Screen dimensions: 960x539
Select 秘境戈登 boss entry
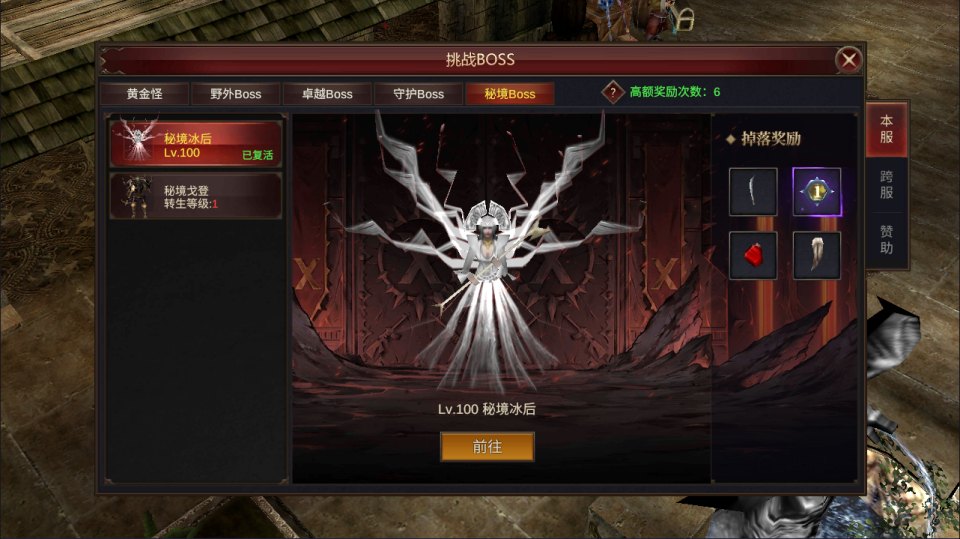point(196,196)
